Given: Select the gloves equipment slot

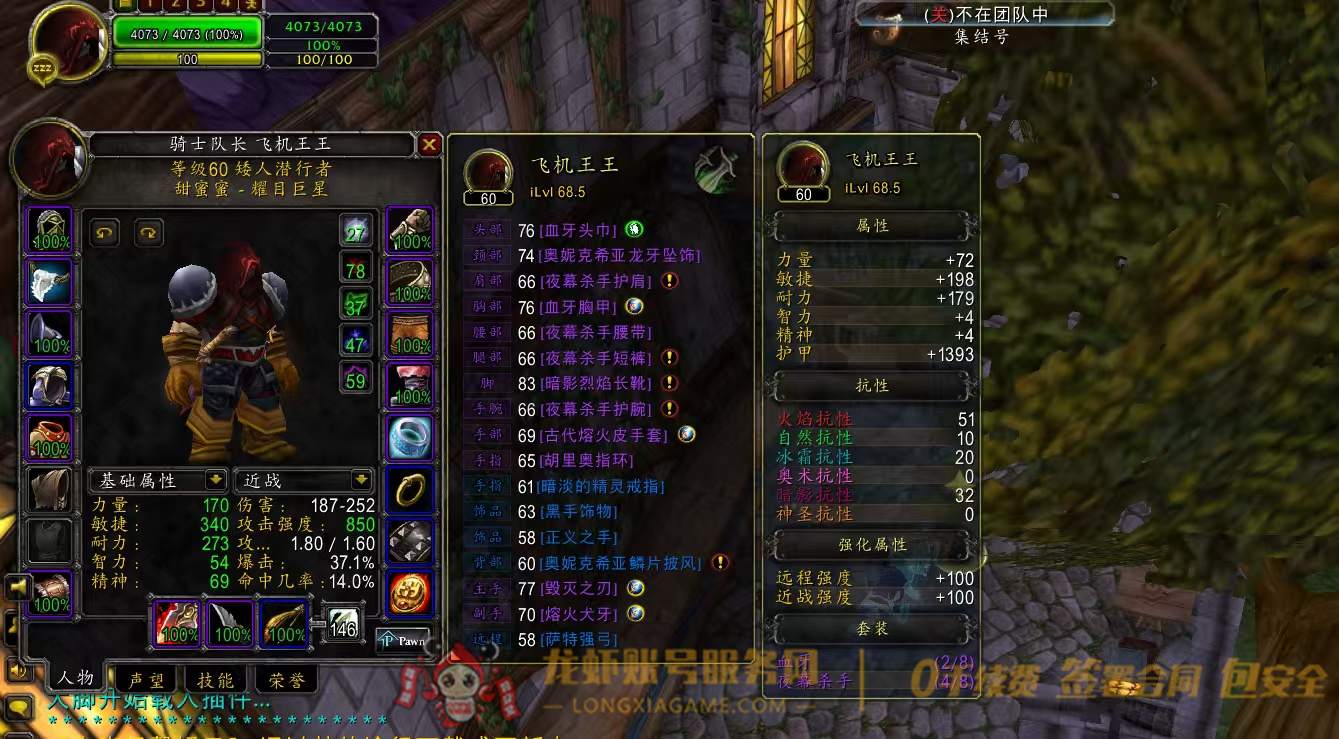Looking at the screenshot, I should click(409, 231).
